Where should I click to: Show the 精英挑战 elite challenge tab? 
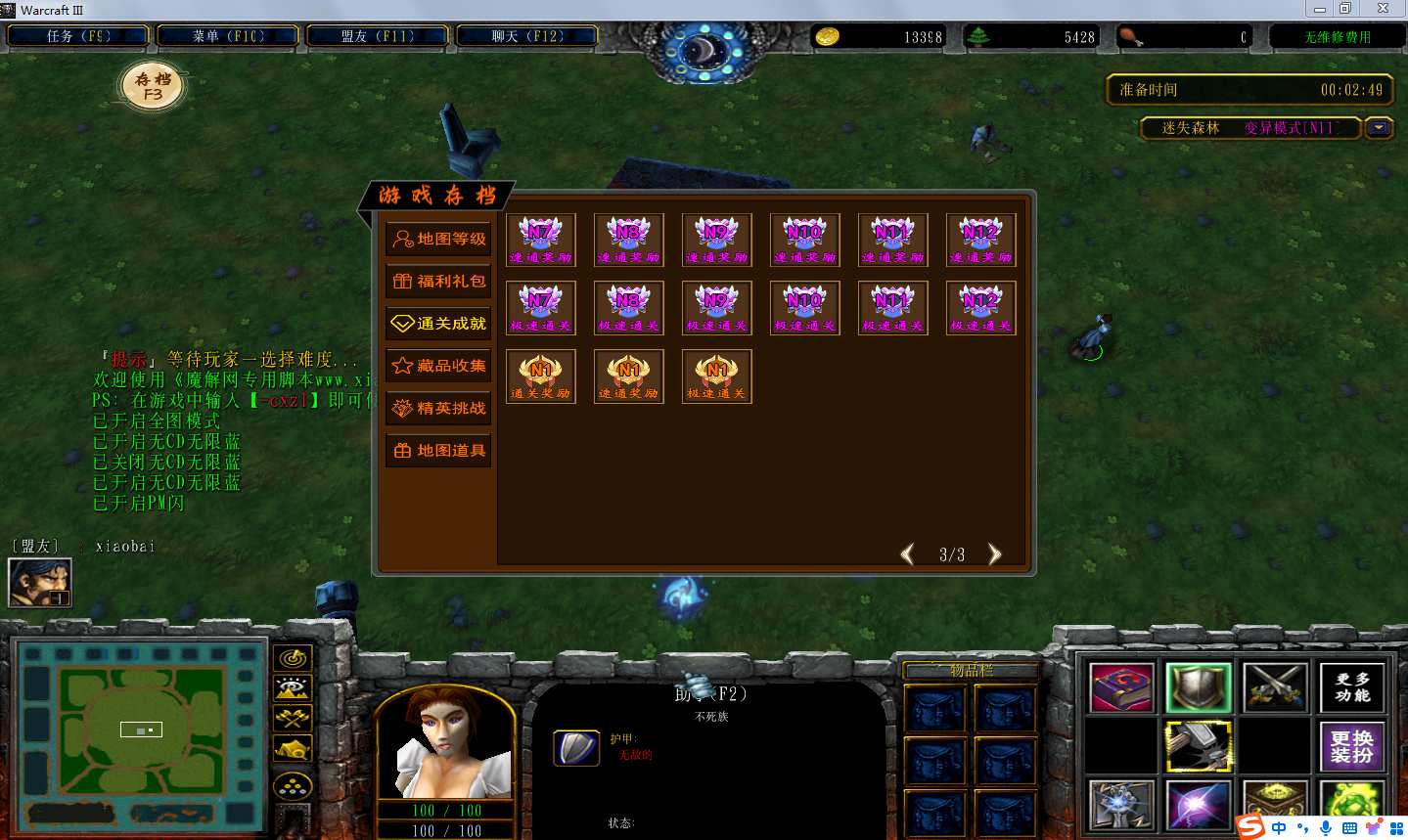438,409
